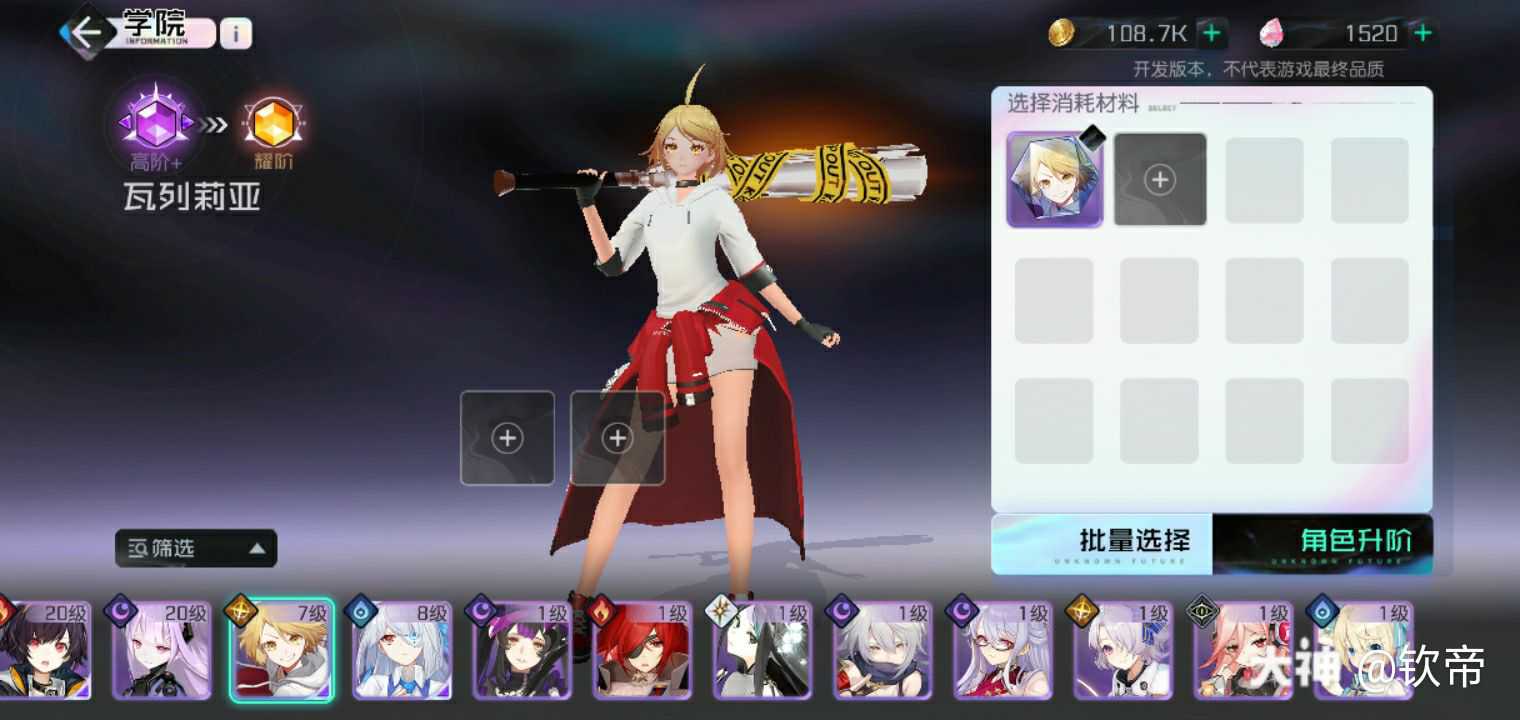The height and width of the screenshot is (720, 1520).
Task: Tap the gold coin currency icon
Action: point(1063,33)
